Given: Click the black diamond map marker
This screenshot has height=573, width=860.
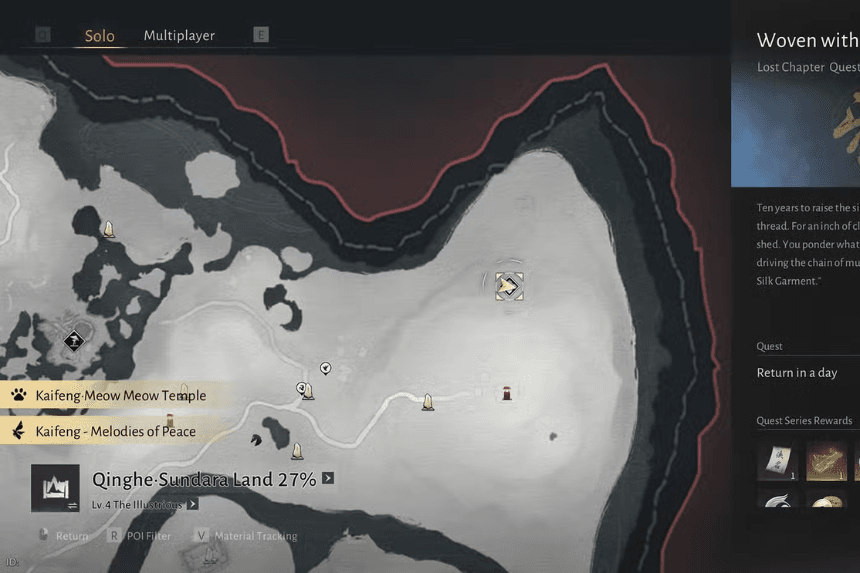Looking at the screenshot, I should click(73, 341).
